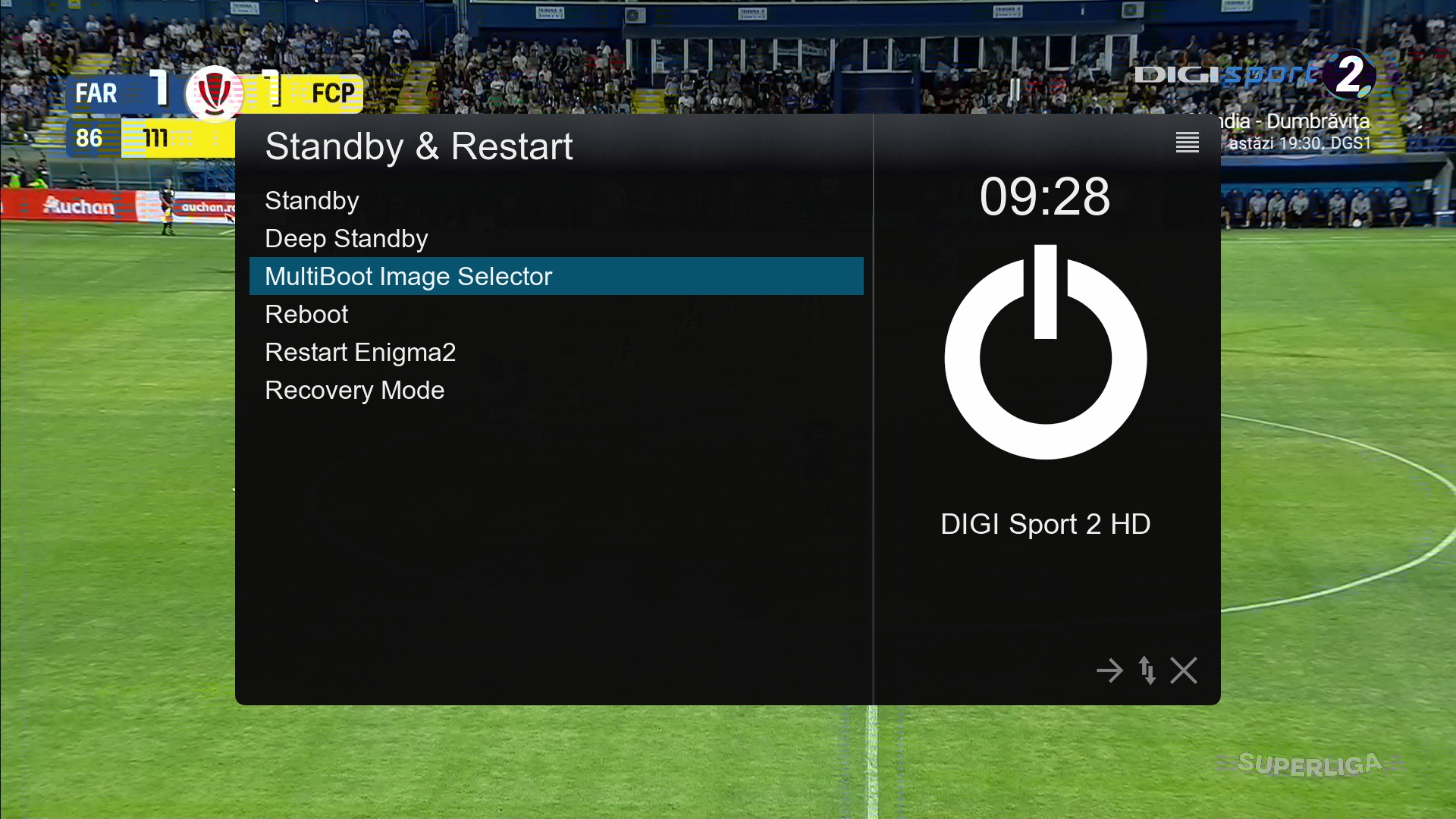
Task: Choose Deep Standby from the list
Action: coord(346,239)
